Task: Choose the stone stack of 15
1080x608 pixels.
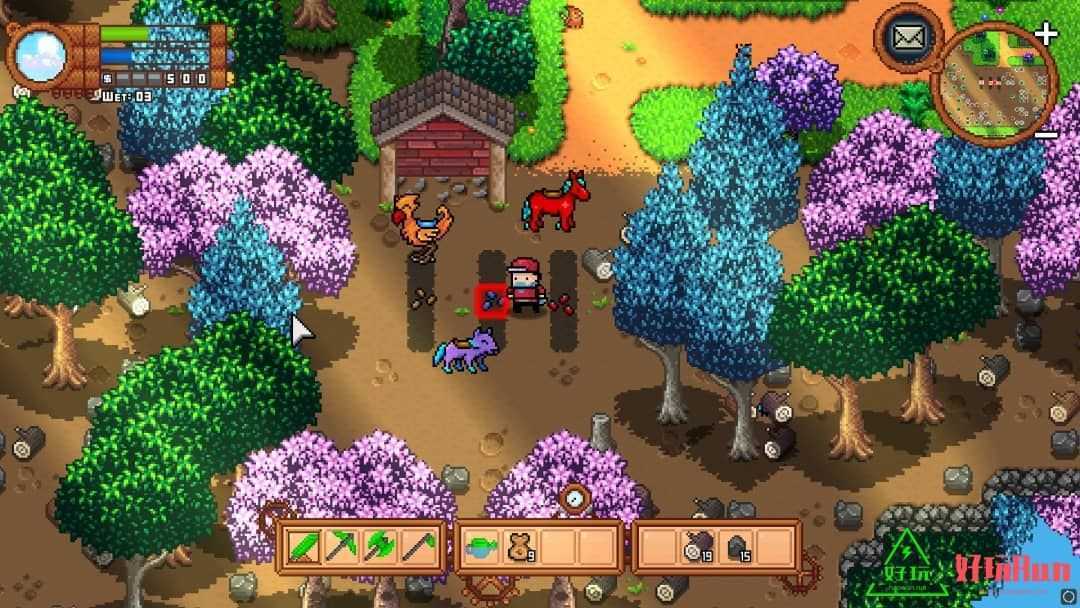Action: point(737,546)
